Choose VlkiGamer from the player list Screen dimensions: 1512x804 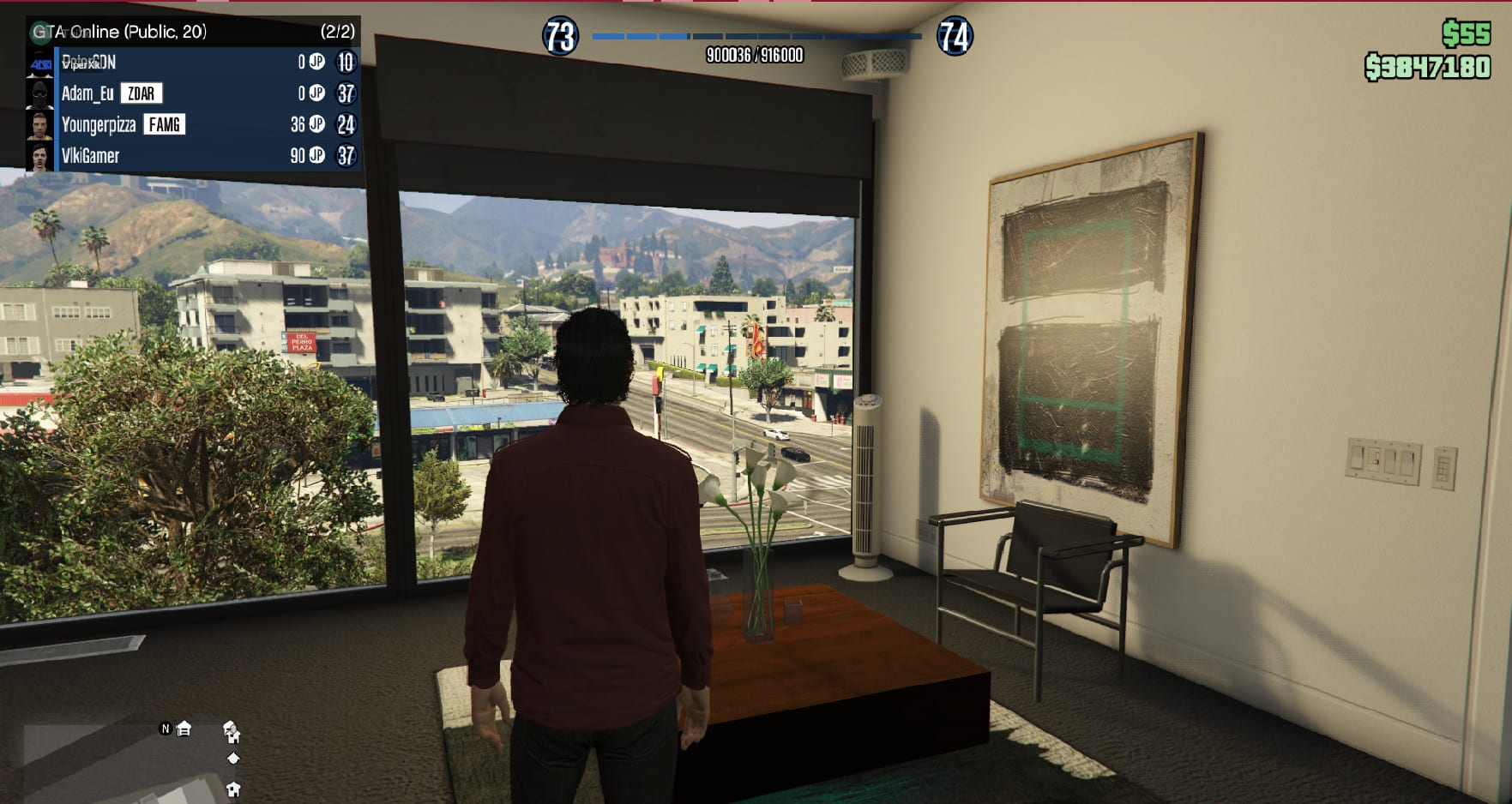pos(90,156)
